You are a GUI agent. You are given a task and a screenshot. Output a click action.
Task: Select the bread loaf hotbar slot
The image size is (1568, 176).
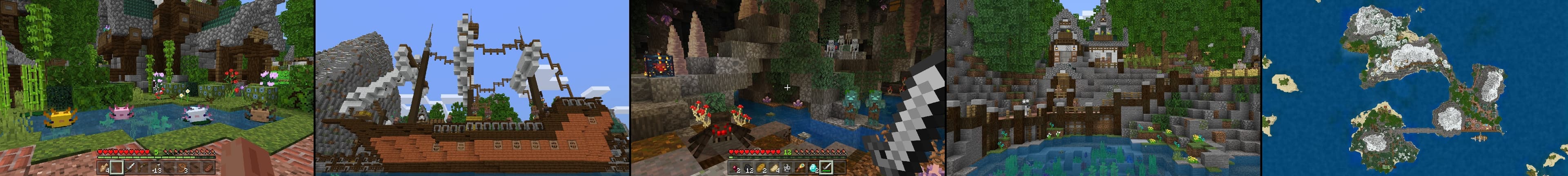[x=209, y=167]
